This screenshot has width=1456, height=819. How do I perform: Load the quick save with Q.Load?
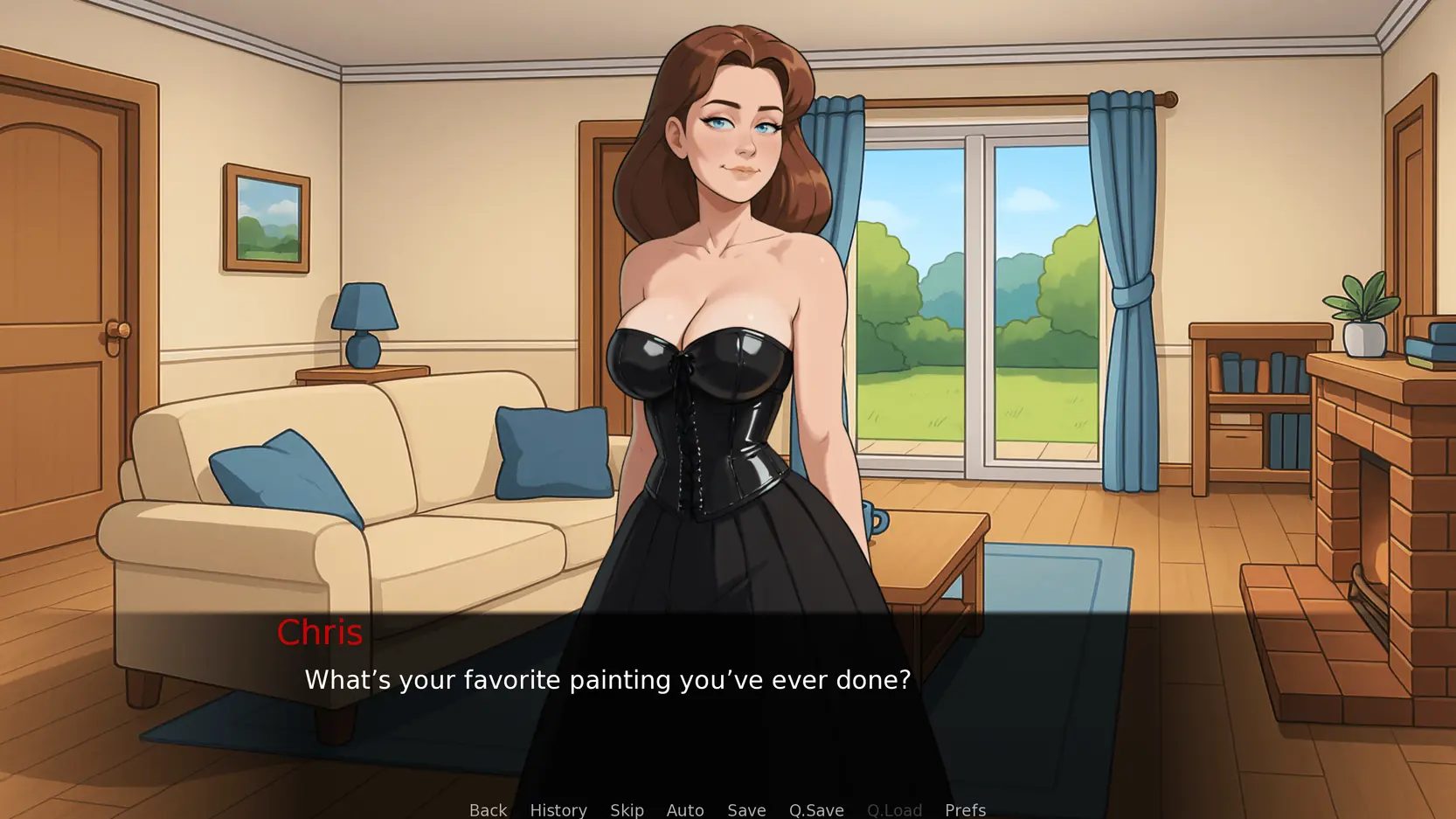coord(894,809)
